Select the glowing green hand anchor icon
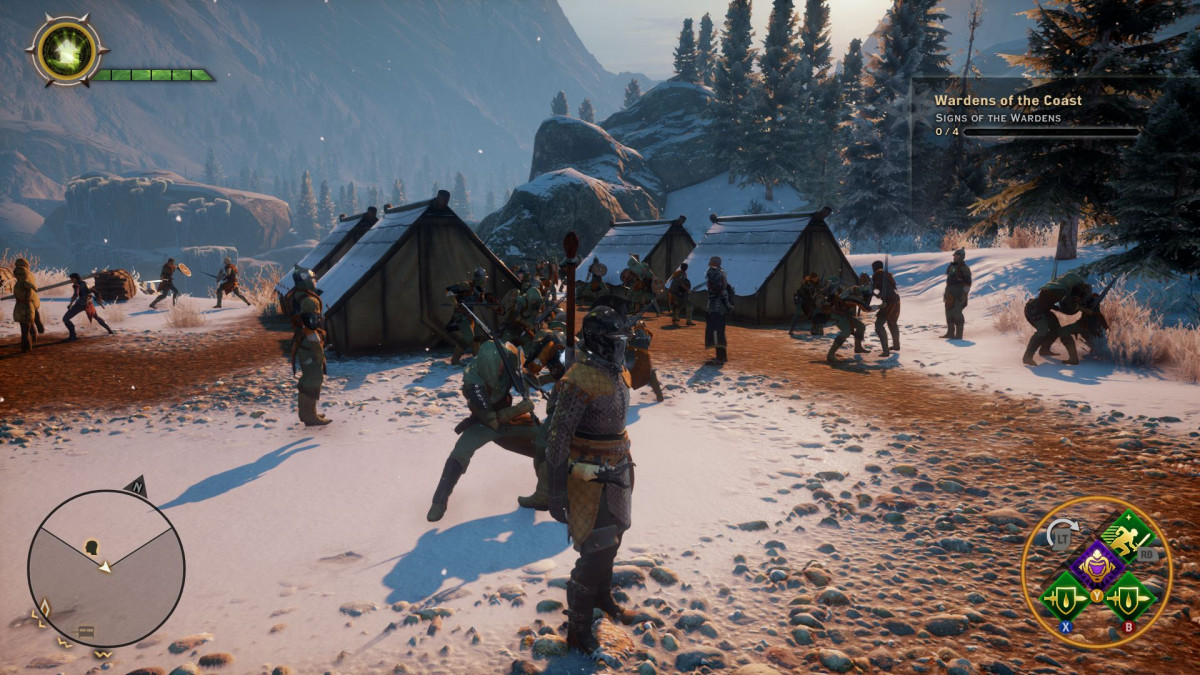 pos(66,48)
